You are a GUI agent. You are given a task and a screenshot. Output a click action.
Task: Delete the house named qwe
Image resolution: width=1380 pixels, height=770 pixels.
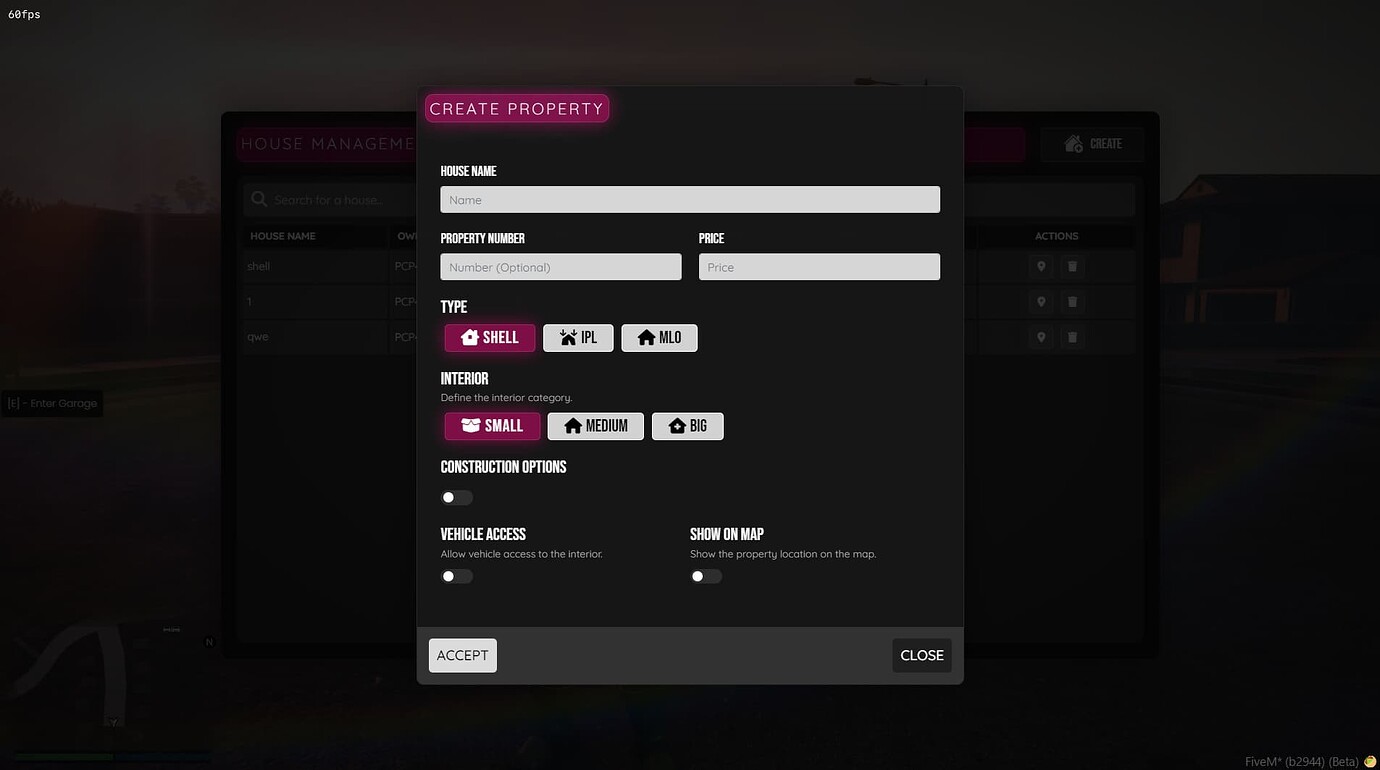[x=1071, y=337]
